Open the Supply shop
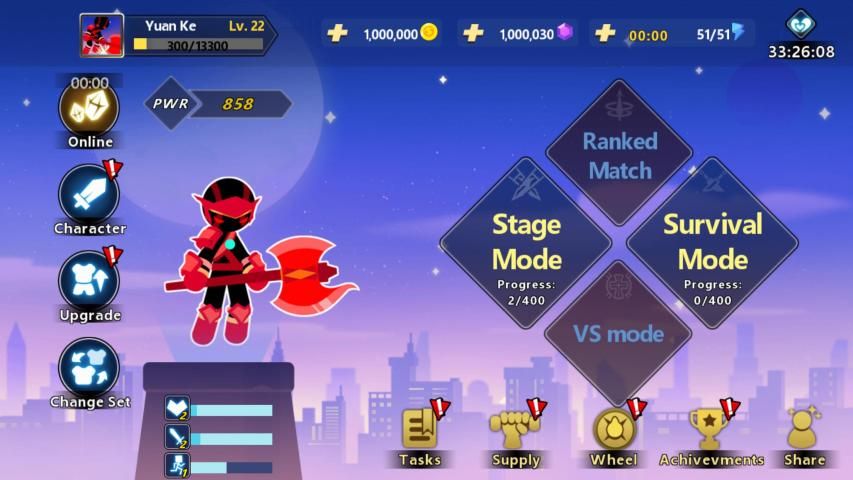 [x=515, y=431]
